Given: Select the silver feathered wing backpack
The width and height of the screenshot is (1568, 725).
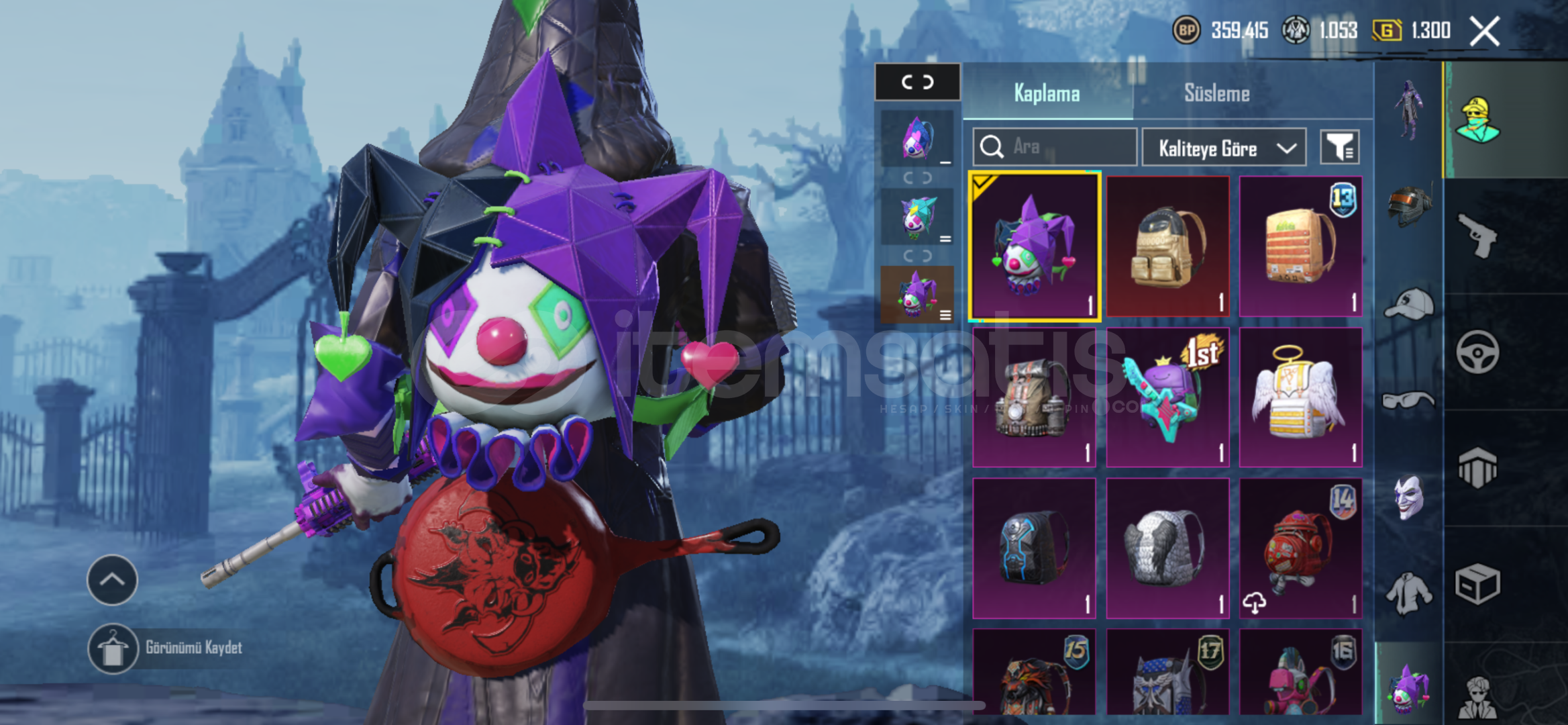Looking at the screenshot, I should (1167, 548).
